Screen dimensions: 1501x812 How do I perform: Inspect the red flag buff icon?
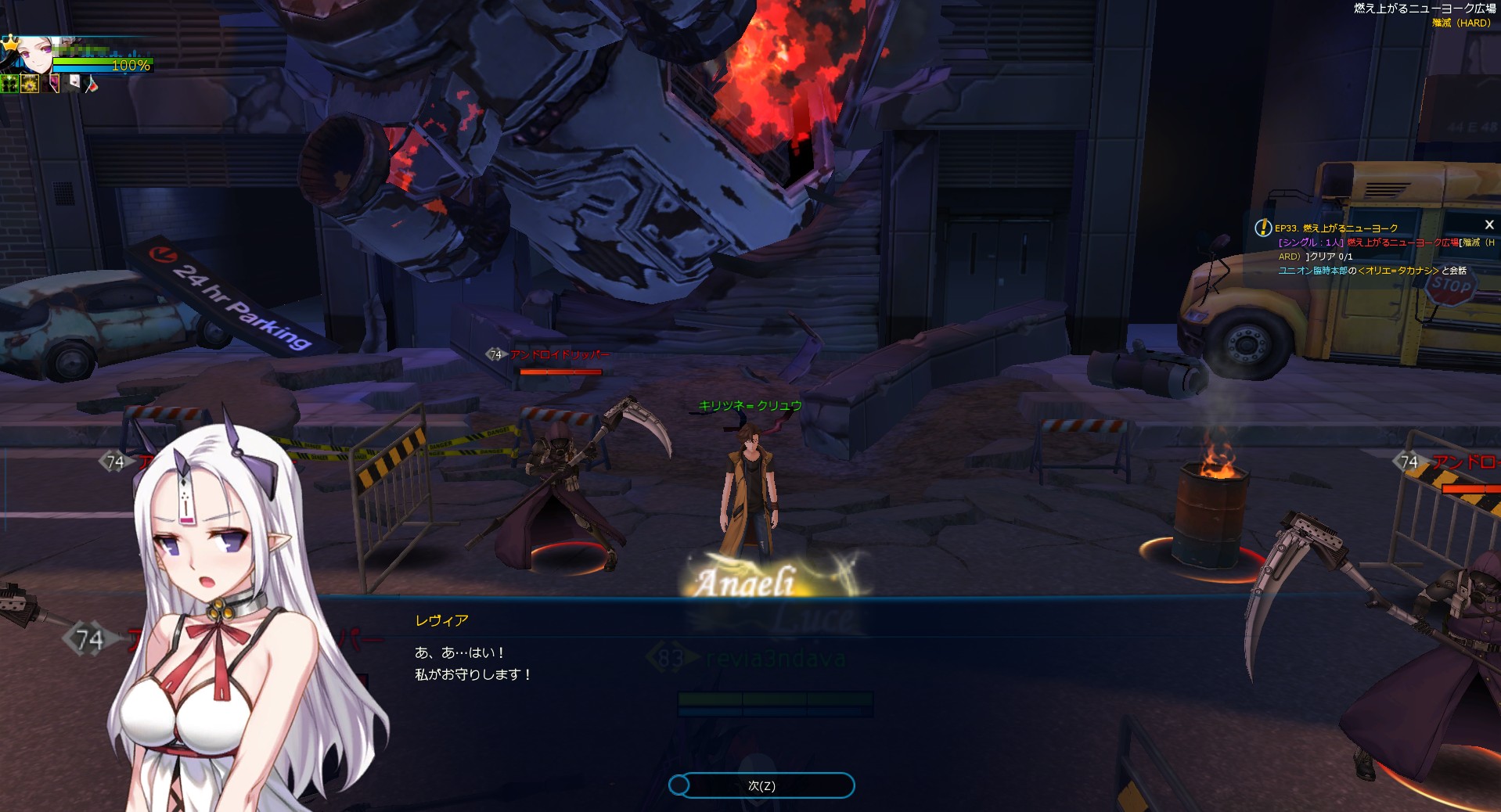92,84
